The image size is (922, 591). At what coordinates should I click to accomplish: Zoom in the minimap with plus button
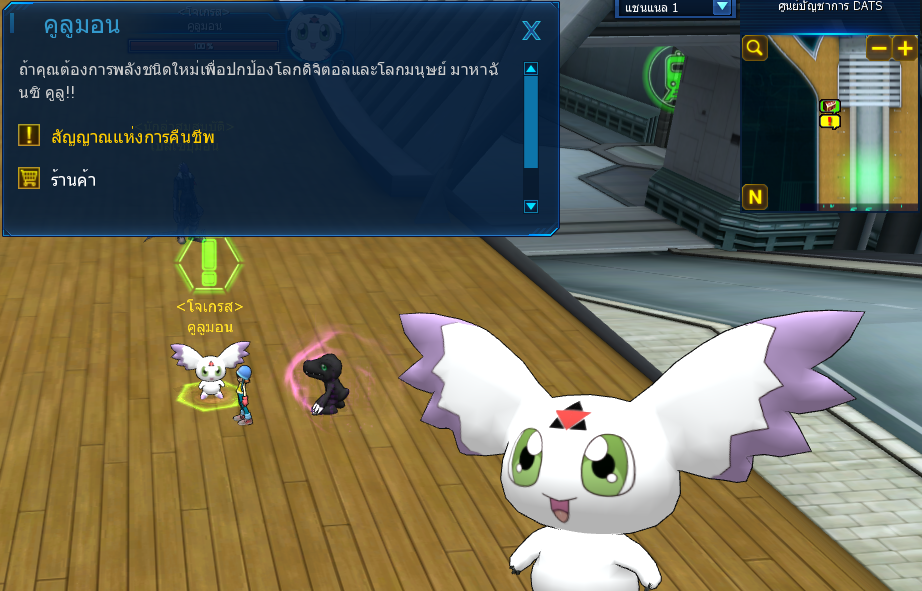pos(904,48)
